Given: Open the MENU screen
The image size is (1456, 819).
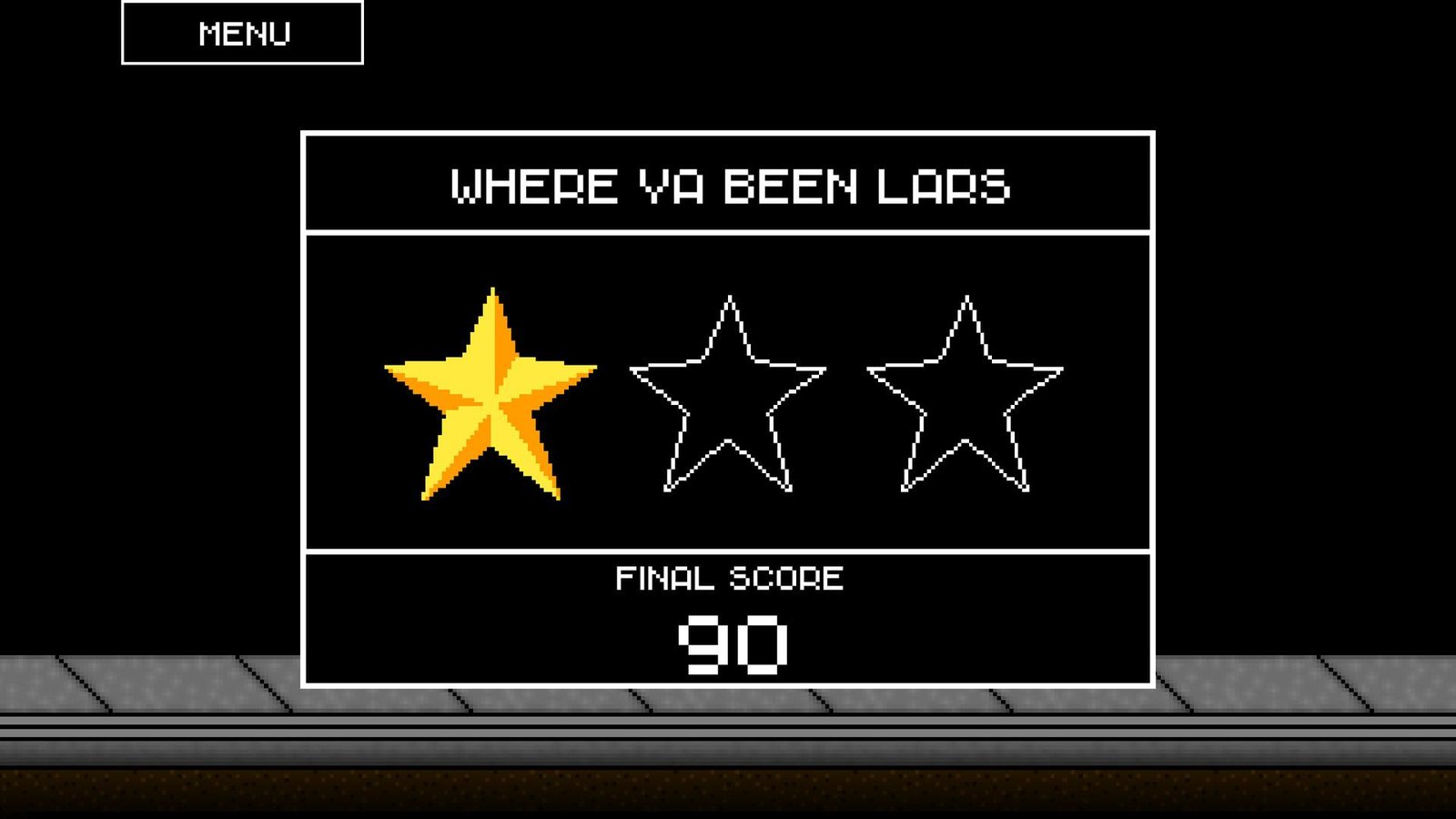Looking at the screenshot, I should pos(242,34).
